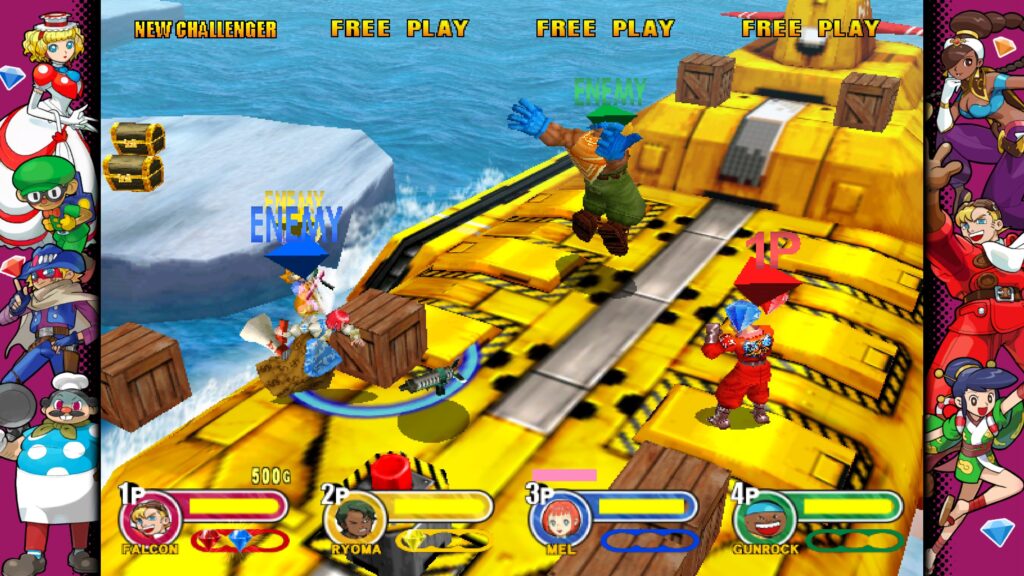Click the blue power stone under Falcon

238,540
